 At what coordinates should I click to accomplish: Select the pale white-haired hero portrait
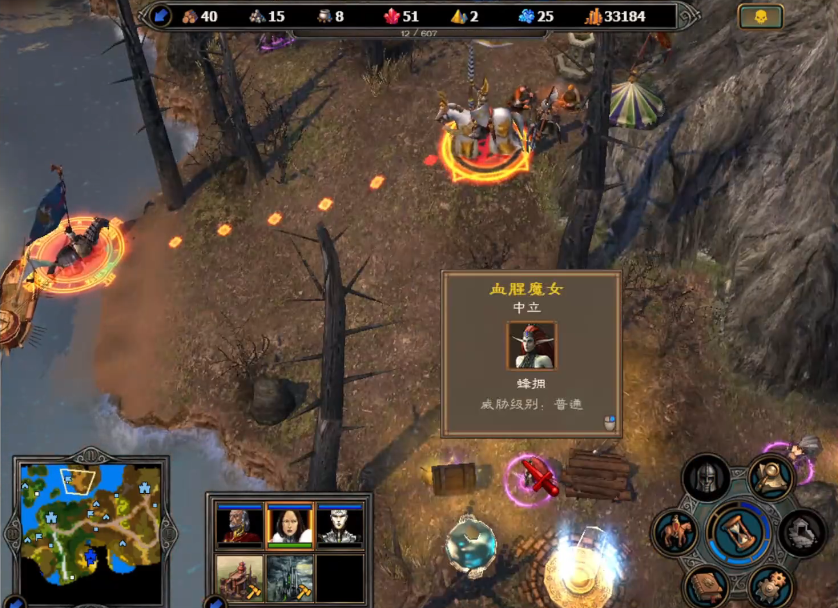click(x=340, y=525)
